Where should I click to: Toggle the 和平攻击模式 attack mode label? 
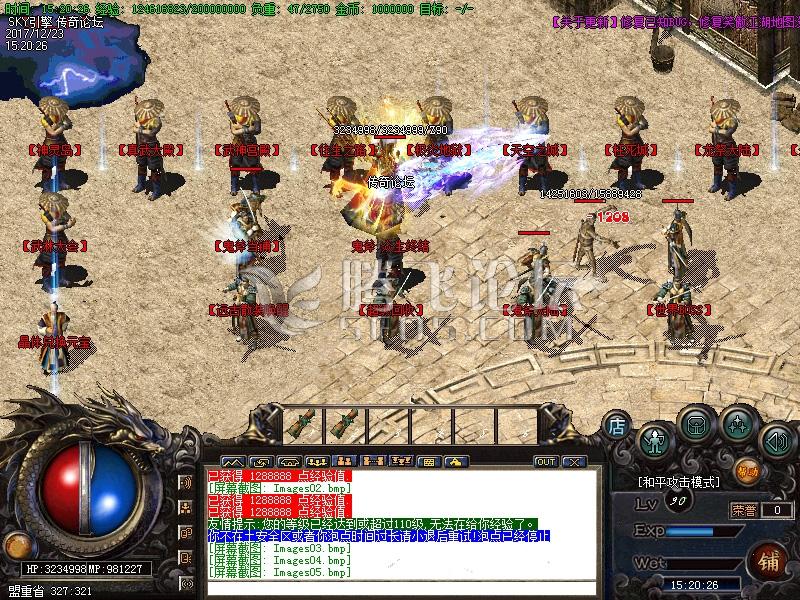point(680,482)
